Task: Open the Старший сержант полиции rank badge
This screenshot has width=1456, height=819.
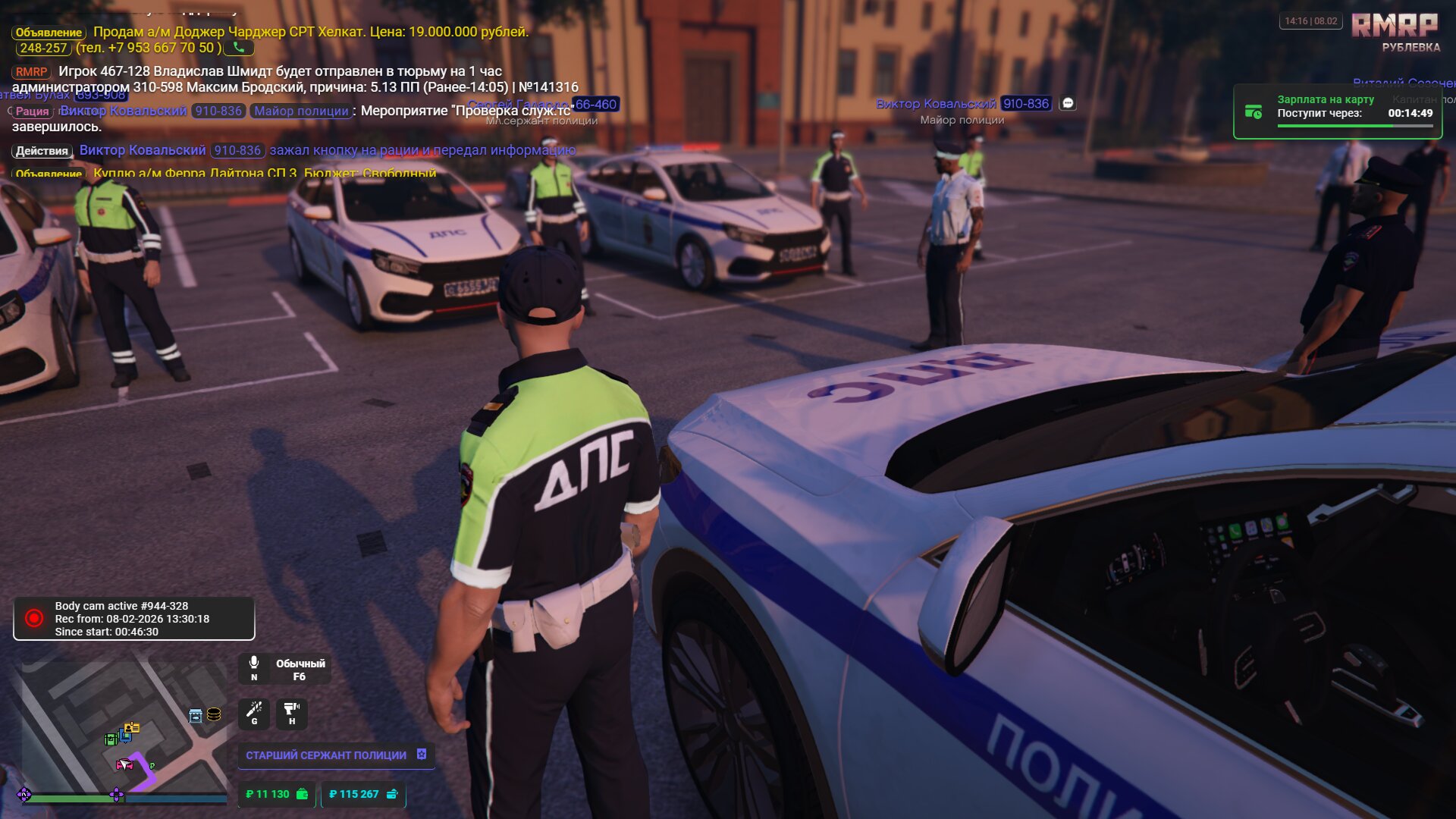Action: click(336, 755)
